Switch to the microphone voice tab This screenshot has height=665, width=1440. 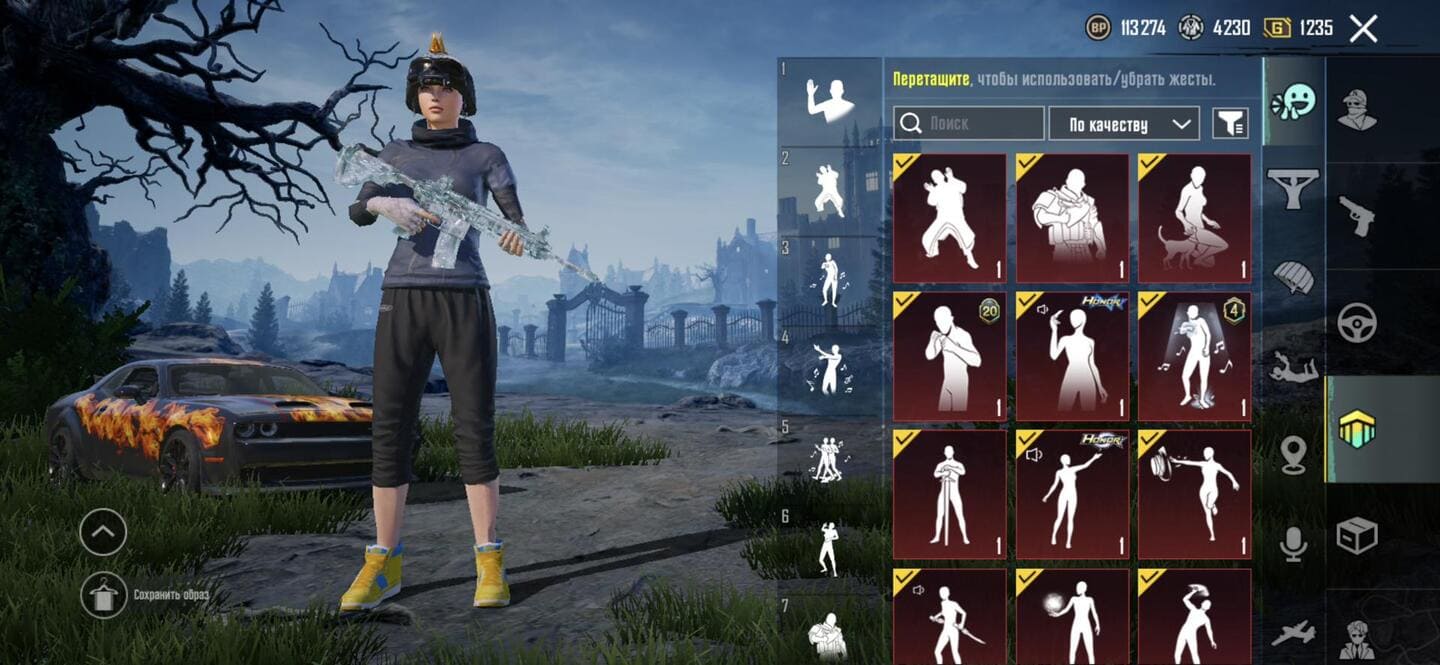tap(1293, 543)
